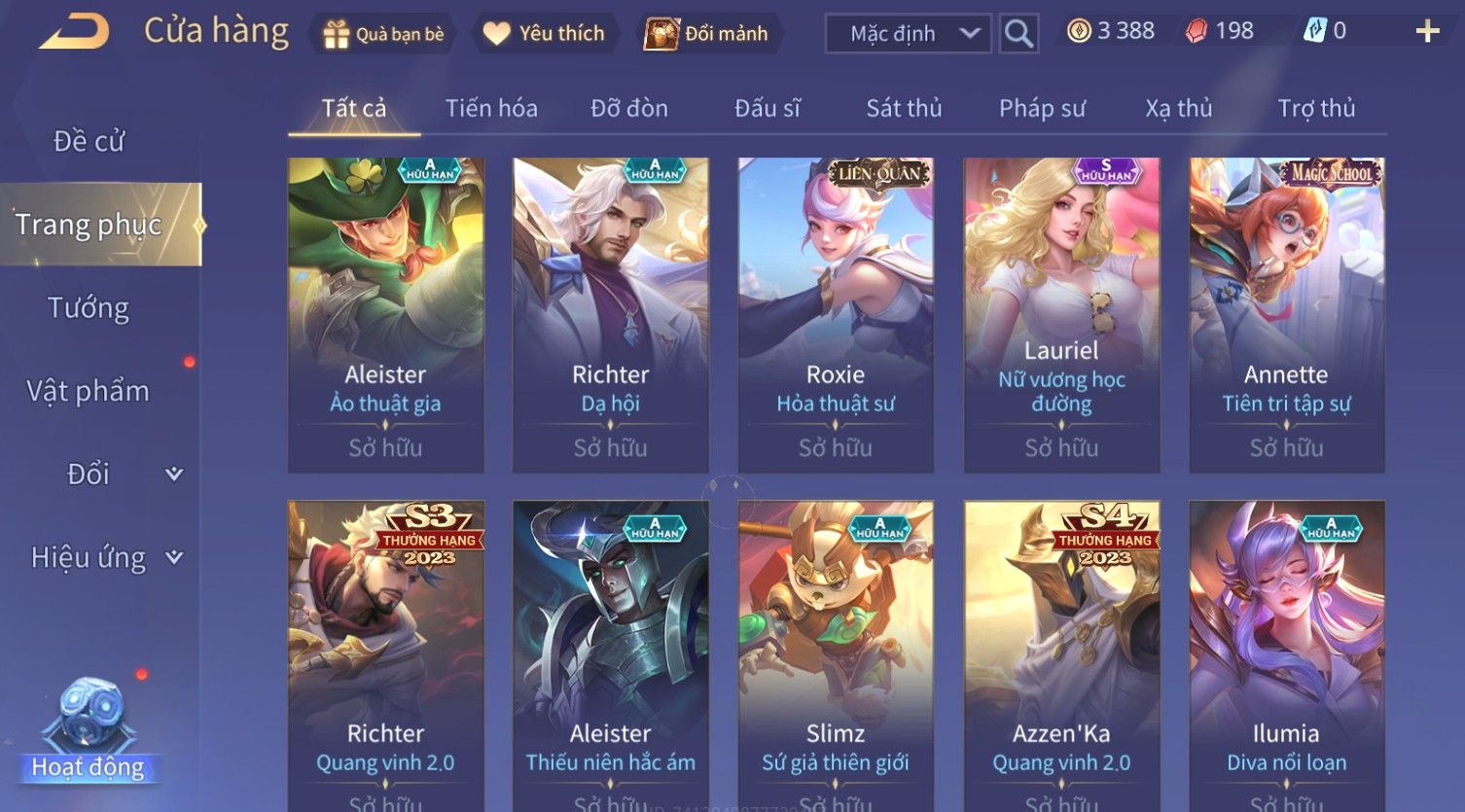Choose the Trợ thủ tab
The width and height of the screenshot is (1465, 812).
[x=1316, y=108]
